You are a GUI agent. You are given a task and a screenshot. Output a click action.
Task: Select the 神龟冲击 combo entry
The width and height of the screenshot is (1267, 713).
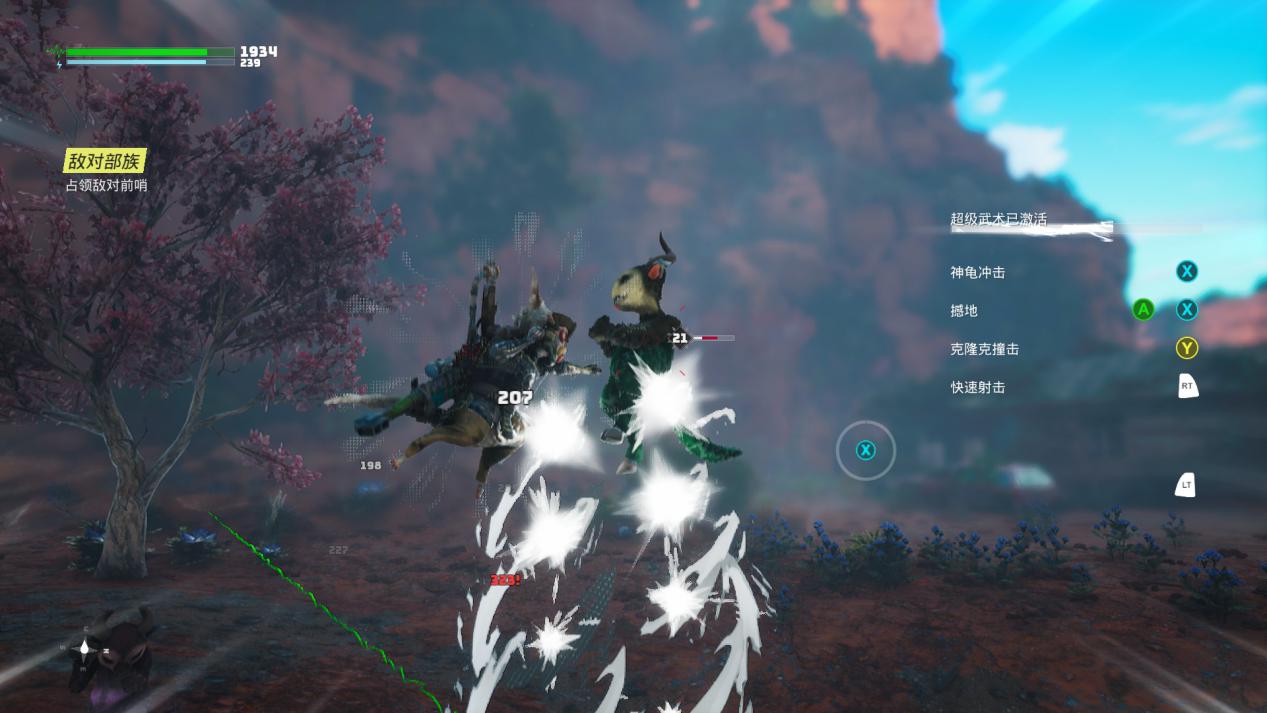pyautogui.click(x=977, y=272)
